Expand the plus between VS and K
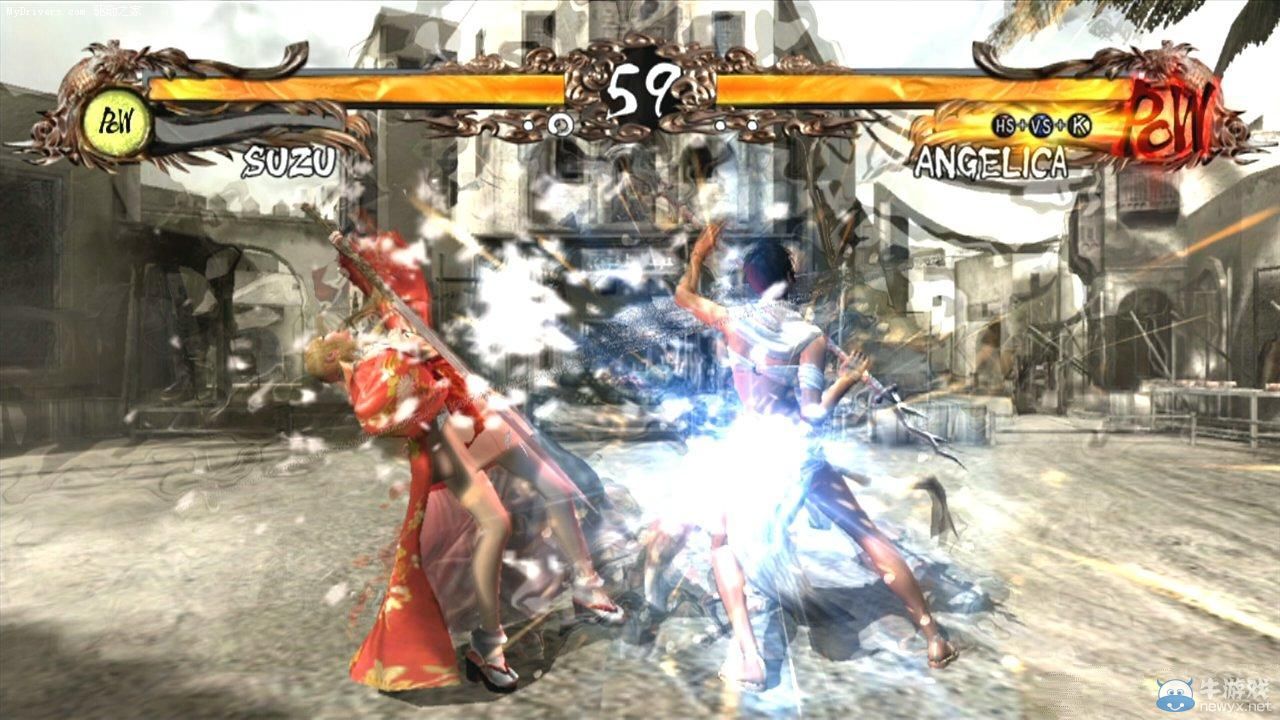1280x720 pixels. (x=1060, y=124)
